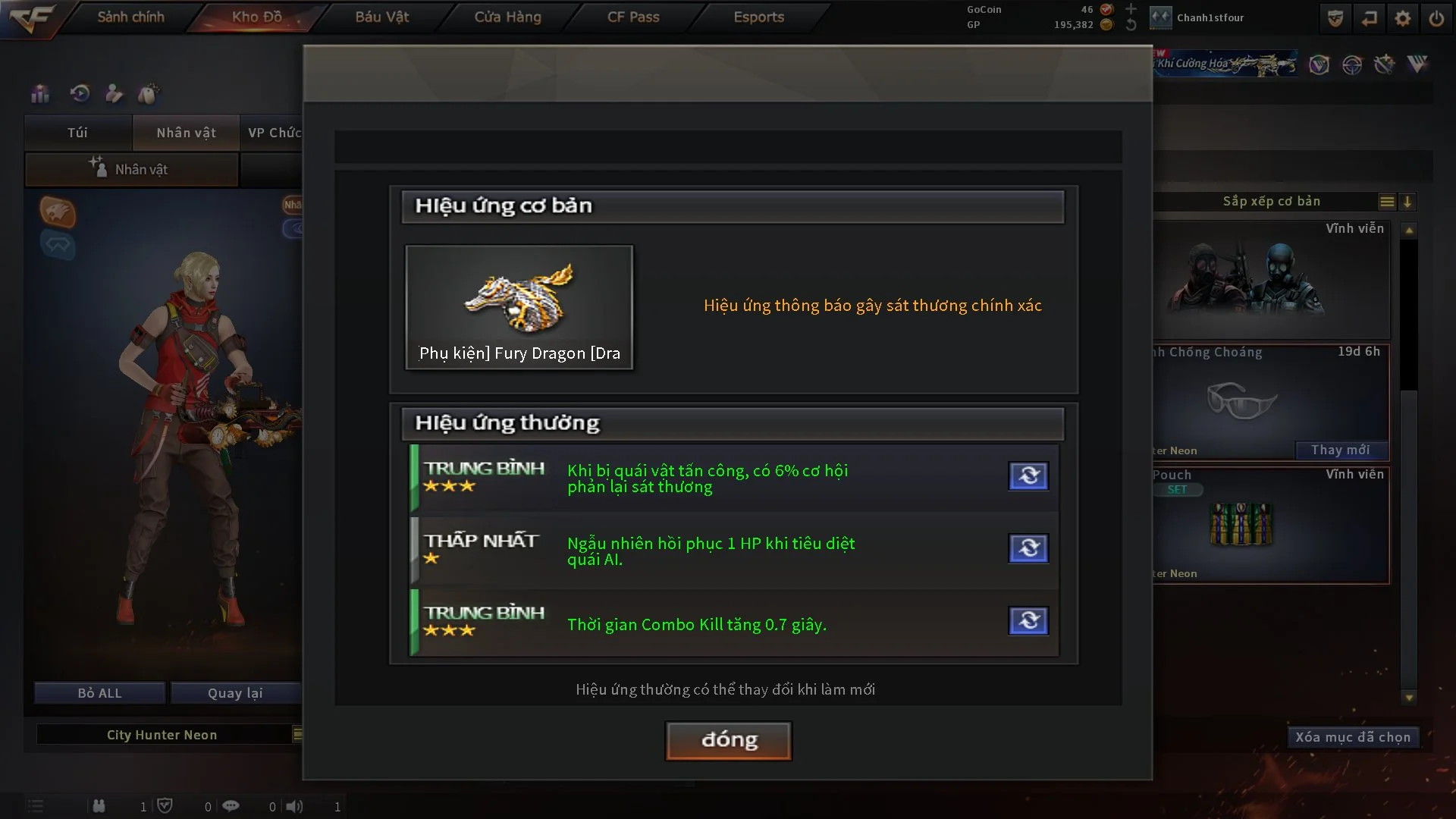
Task: Click Xóa mục đã chọn button
Action: 1352,737
